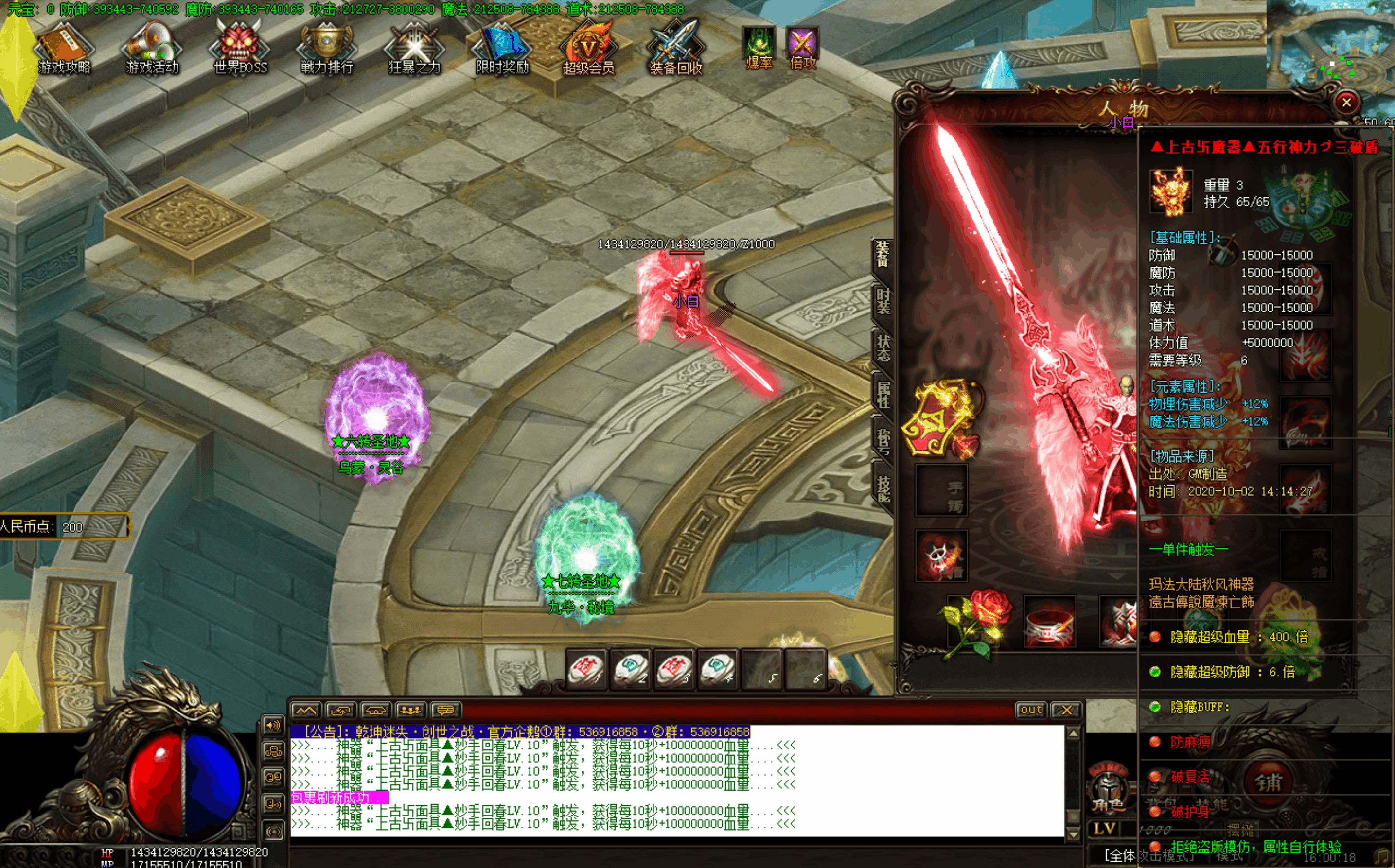Close the 人物 character panel
The height and width of the screenshot is (868, 1395).
pyautogui.click(x=1346, y=103)
